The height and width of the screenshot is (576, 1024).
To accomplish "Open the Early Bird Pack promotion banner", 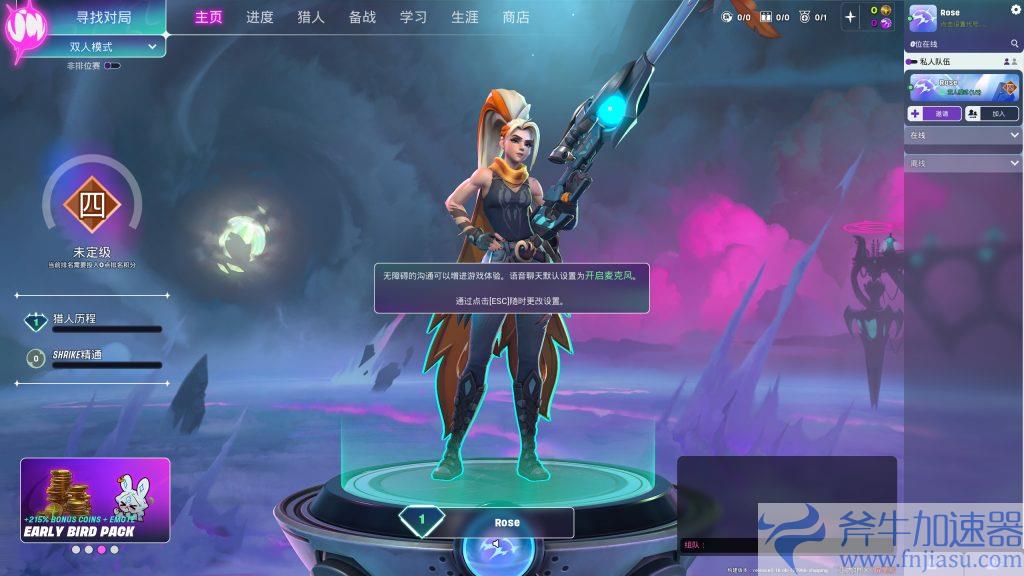I will tap(95, 500).
